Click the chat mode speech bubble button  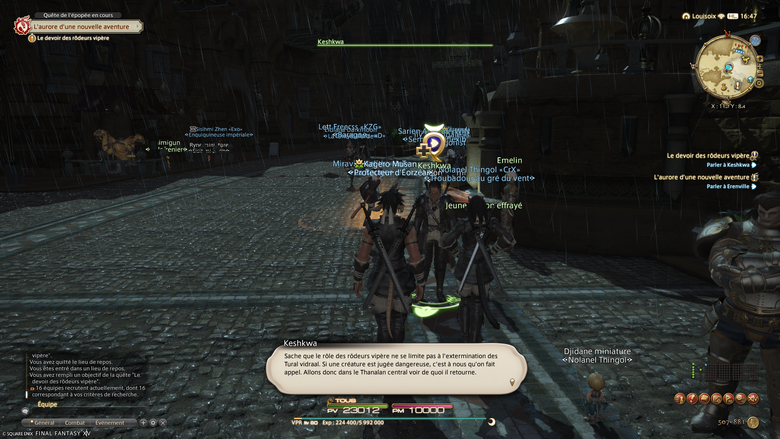coord(24,409)
